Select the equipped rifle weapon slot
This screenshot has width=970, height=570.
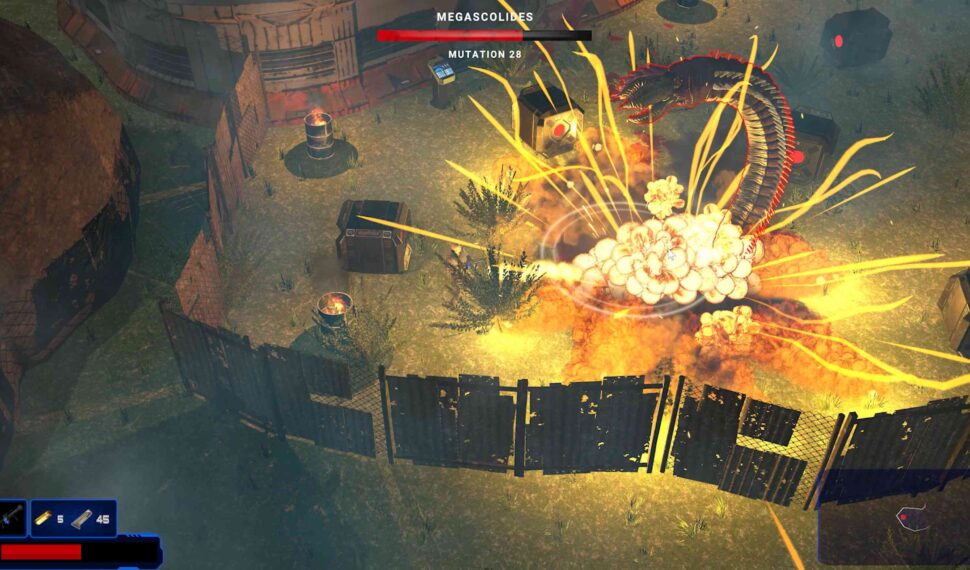tap(13, 518)
